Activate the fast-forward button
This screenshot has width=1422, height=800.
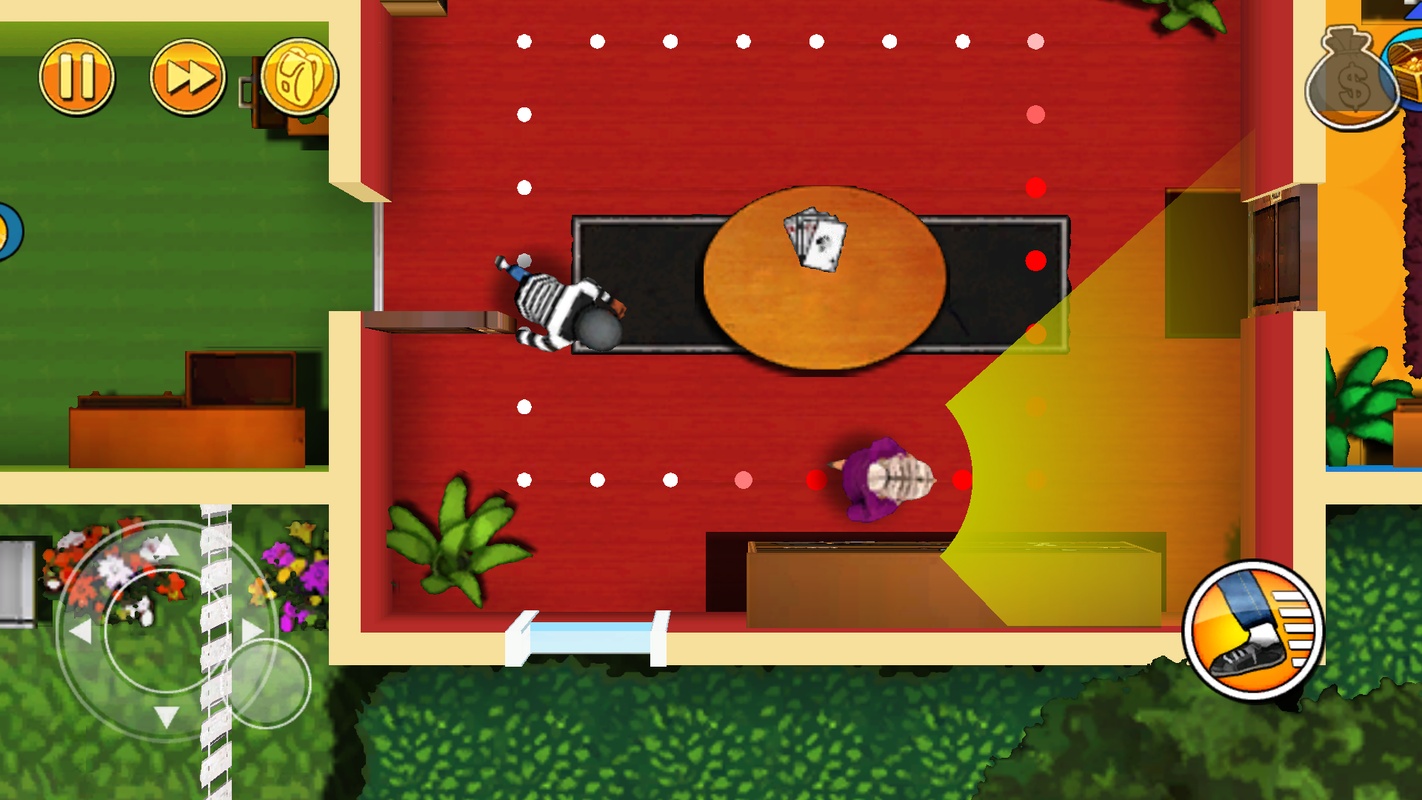[188, 77]
